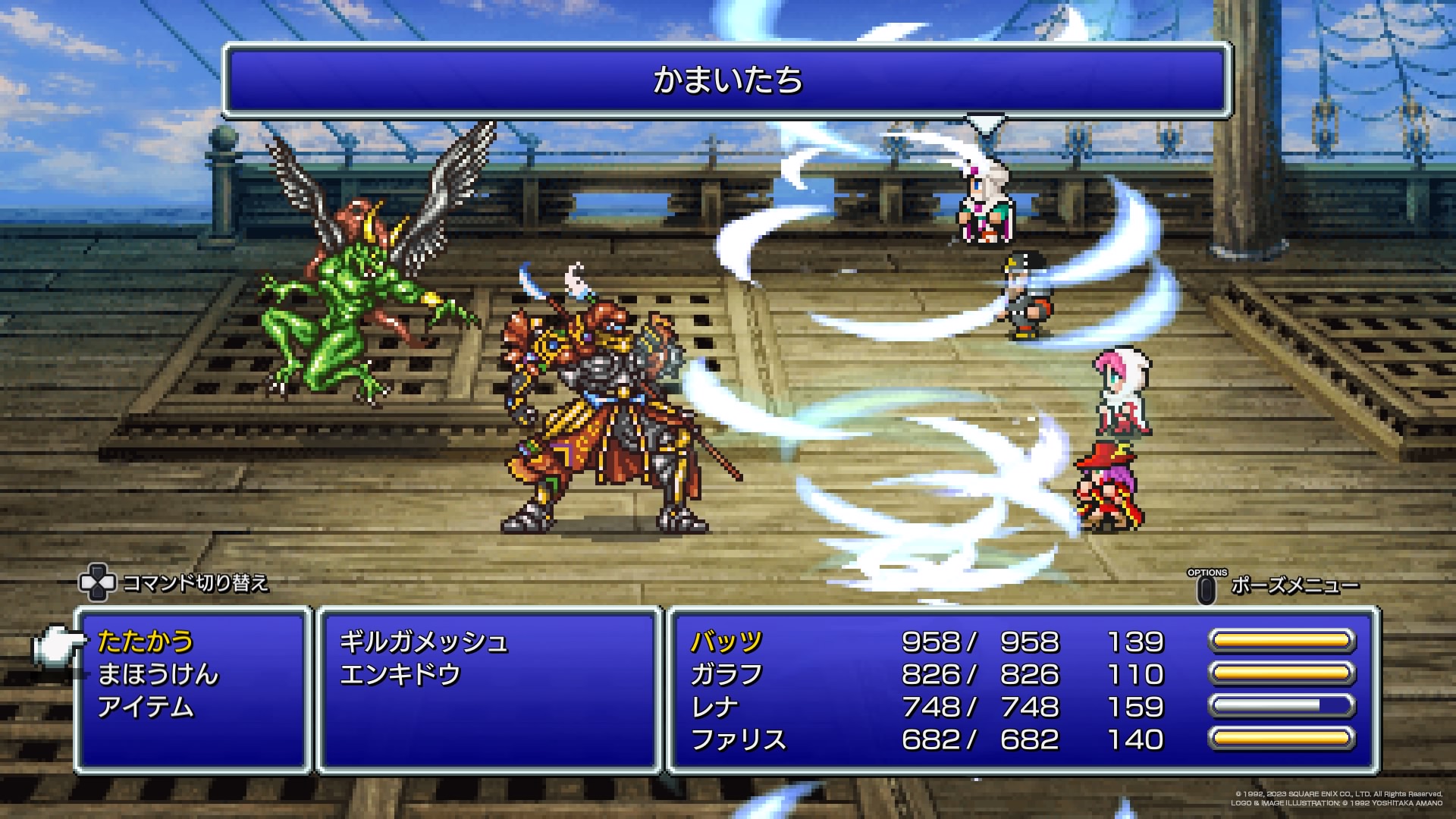Open the アイテム command

click(x=146, y=708)
